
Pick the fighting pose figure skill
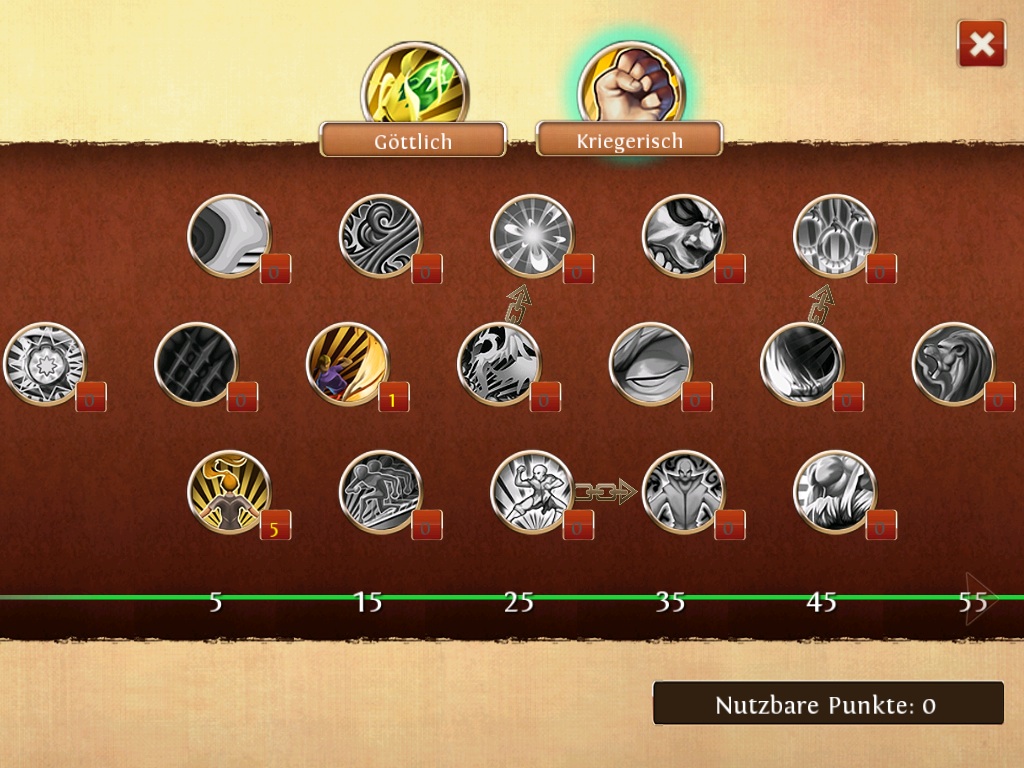pyautogui.click(x=532, y=492)
